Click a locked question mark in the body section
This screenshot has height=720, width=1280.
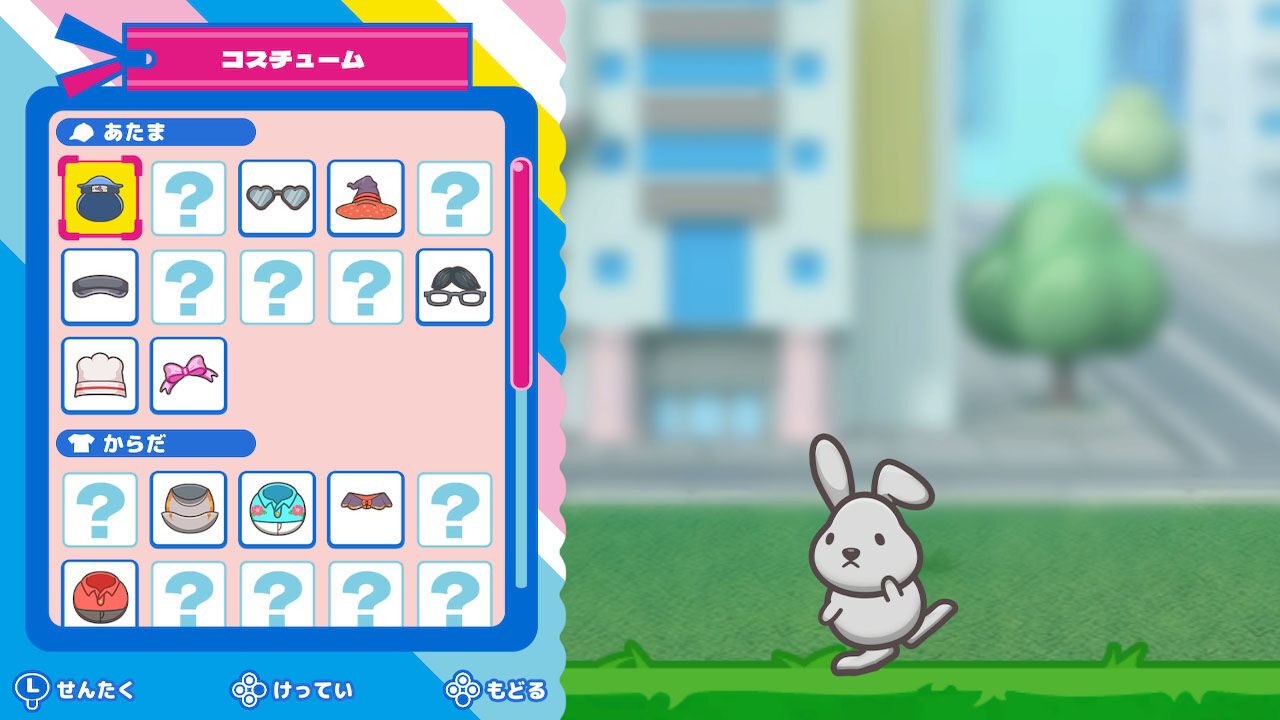point(99,509)
